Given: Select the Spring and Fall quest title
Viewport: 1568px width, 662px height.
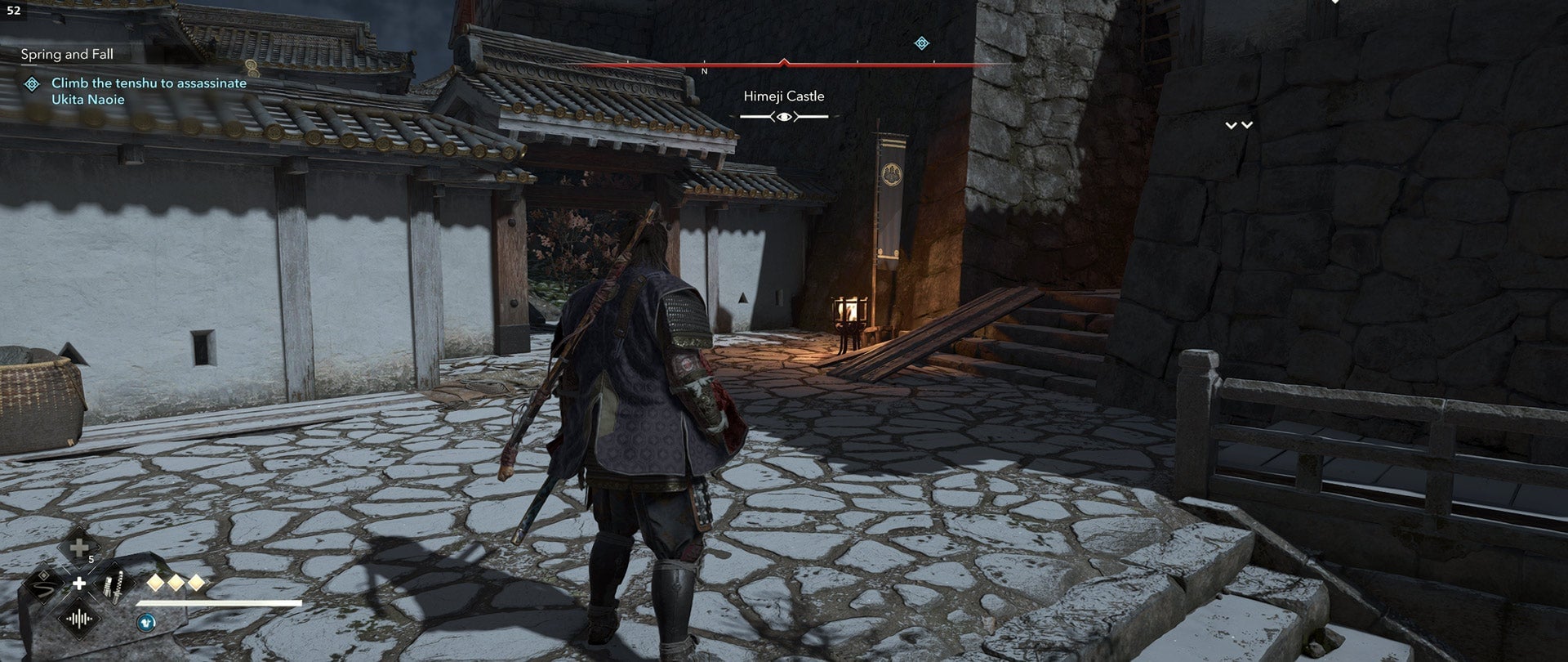Looking at the screenshot, I should [x=69, y=55].
